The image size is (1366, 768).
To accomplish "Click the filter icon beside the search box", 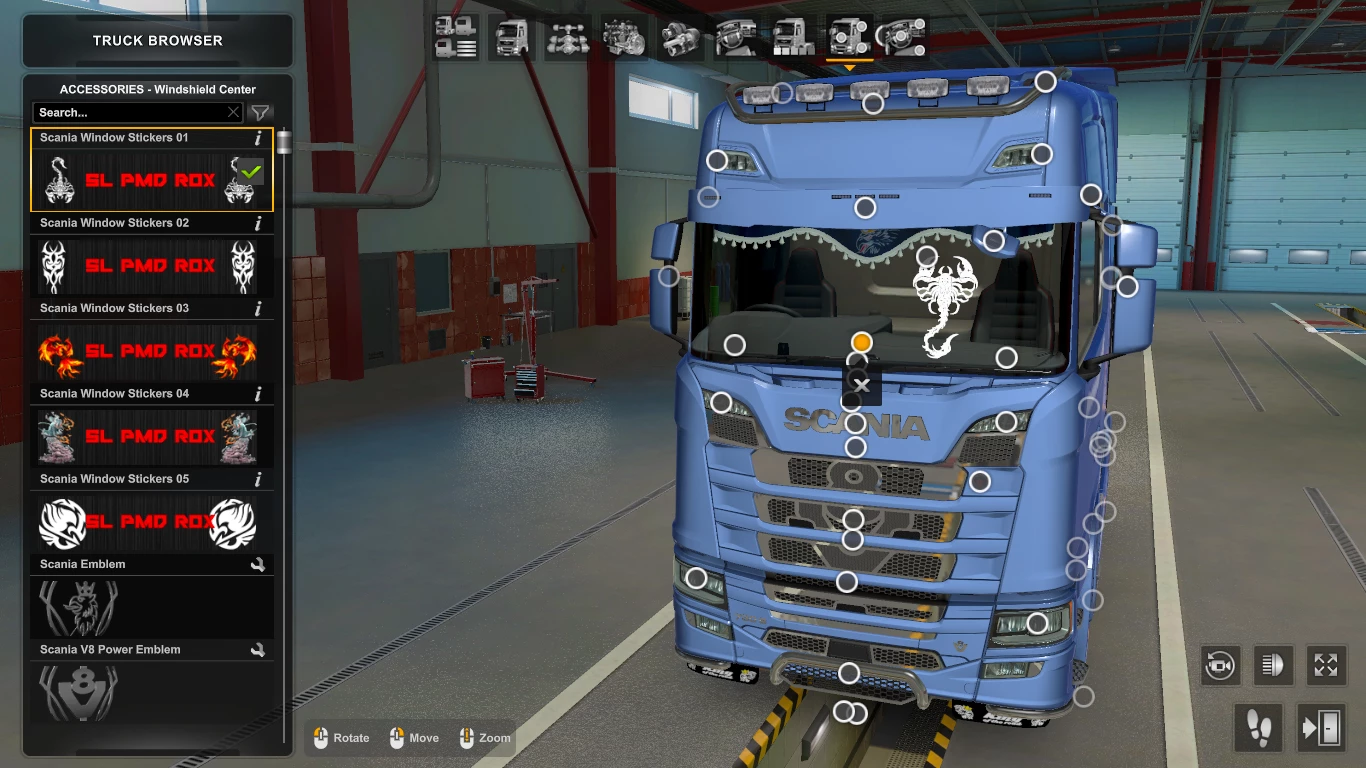I will tap(259, 113).
